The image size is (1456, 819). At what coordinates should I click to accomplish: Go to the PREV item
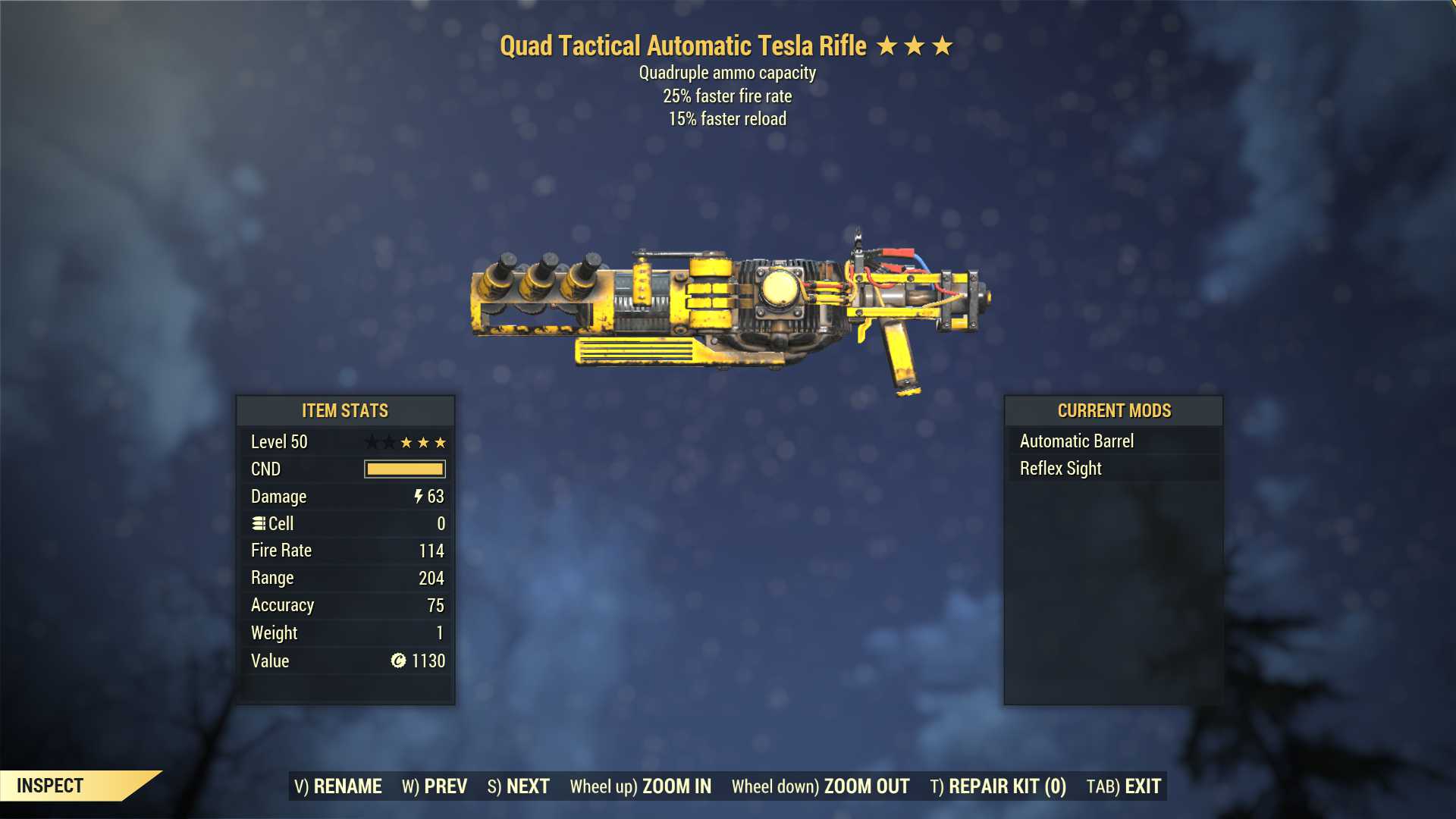pyautogui.click(x=435, y=786)
